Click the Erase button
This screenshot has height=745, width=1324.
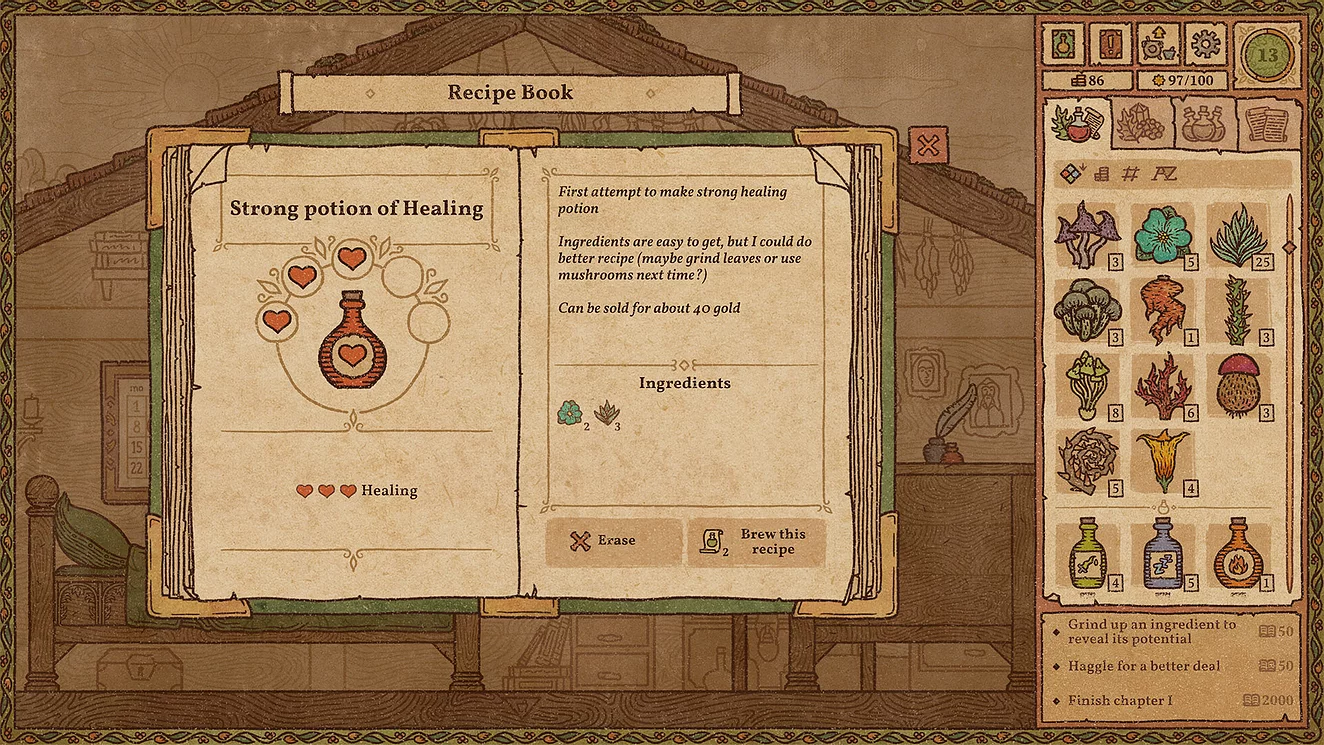(x=614, y=540)
